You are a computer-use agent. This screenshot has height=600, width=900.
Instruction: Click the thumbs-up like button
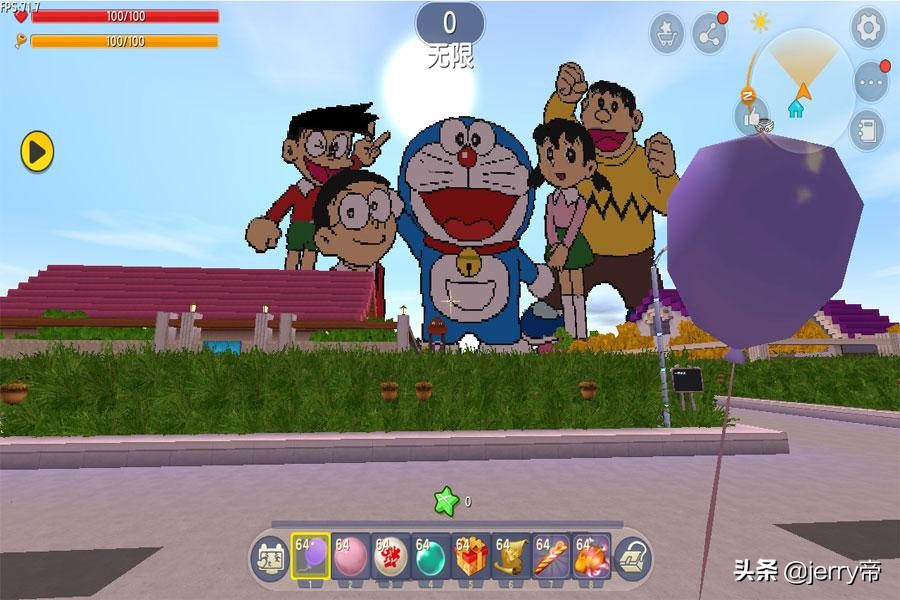coord(752,117)
